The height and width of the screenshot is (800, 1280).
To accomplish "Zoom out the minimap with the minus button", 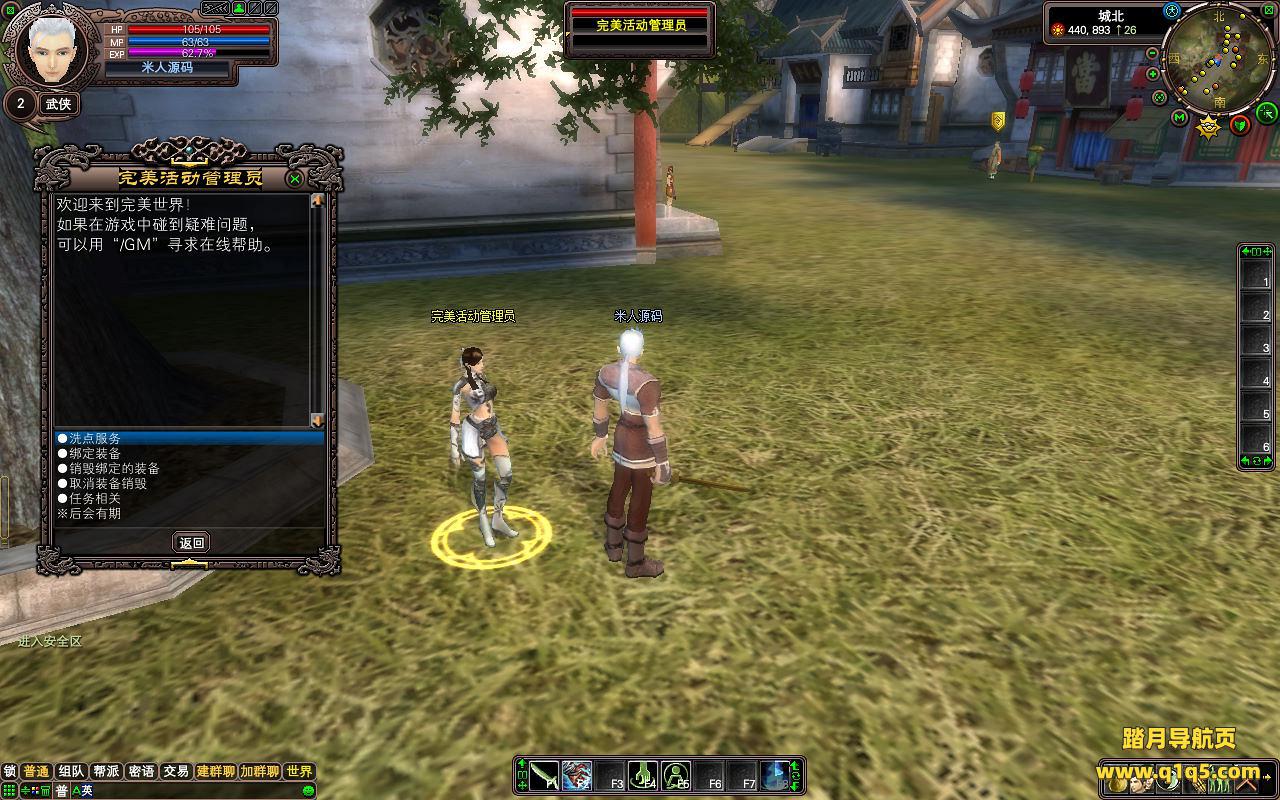I will [x=1153, y=53].
